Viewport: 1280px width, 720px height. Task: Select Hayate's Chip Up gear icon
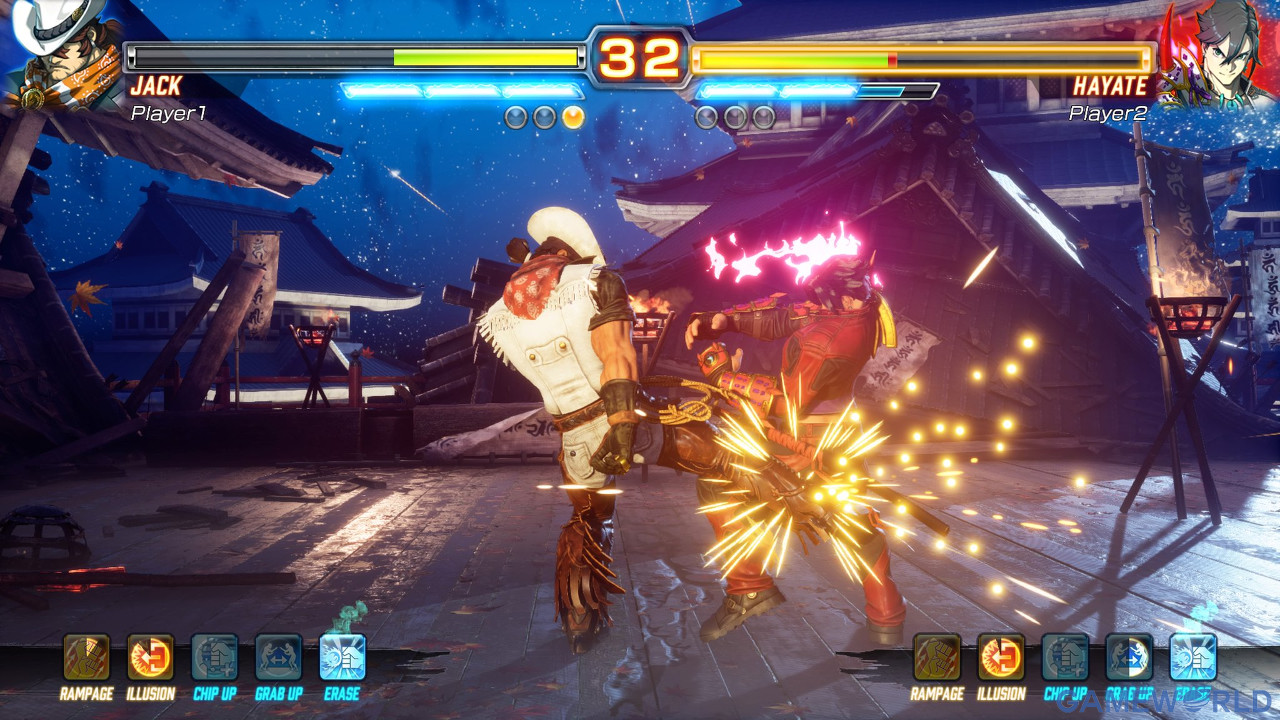tap(1065, 657)
